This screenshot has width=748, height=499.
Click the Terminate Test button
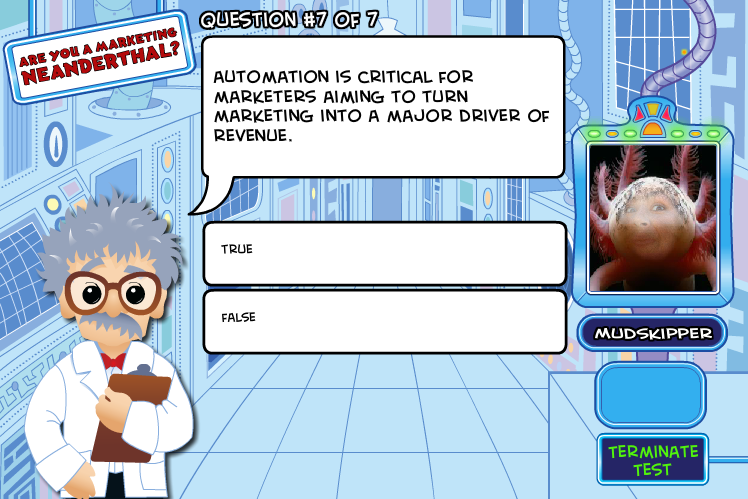652,460
